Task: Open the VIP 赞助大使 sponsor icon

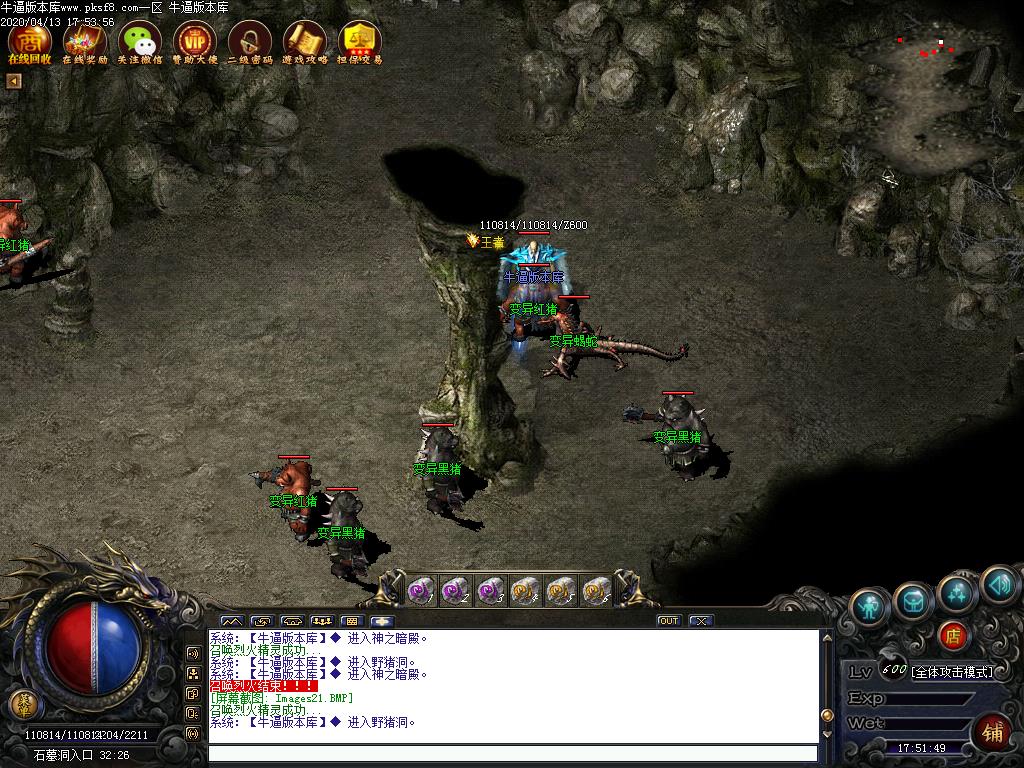Action: click(x=194, y=41)
